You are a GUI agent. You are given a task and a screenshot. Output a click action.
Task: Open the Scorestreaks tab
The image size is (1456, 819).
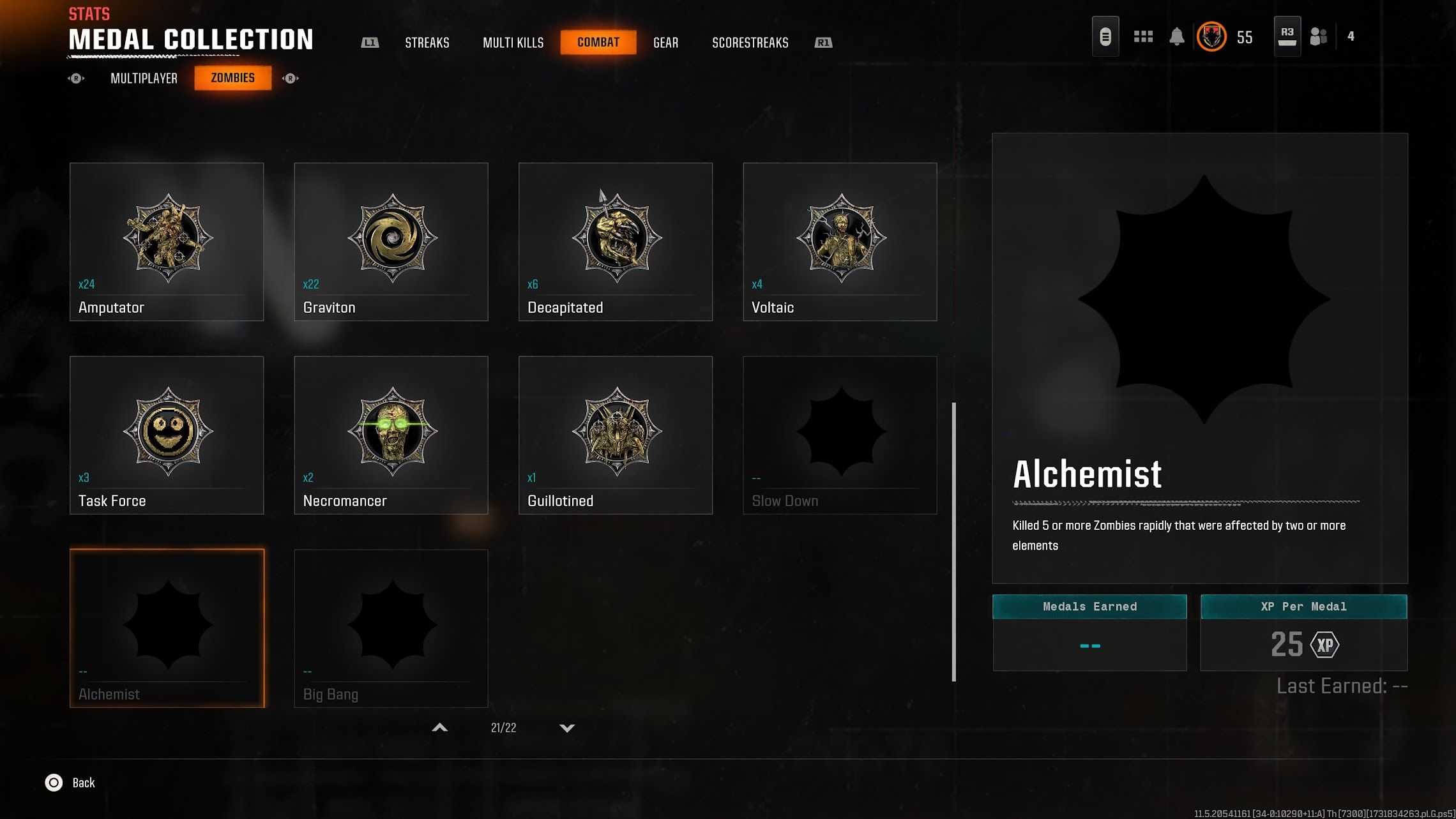coord(750,42)
